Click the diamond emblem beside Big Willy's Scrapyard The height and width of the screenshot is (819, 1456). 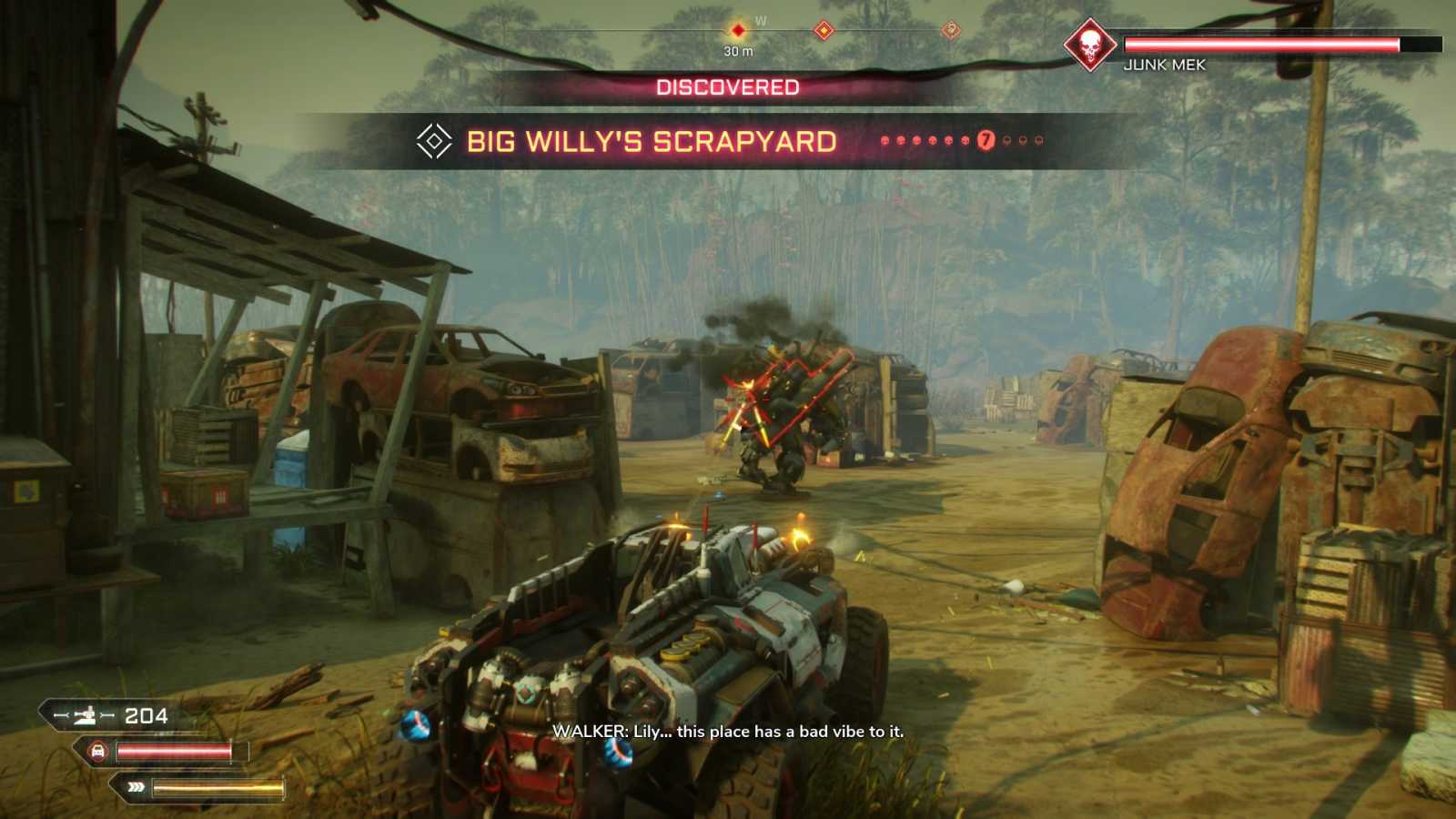[434, 142]
